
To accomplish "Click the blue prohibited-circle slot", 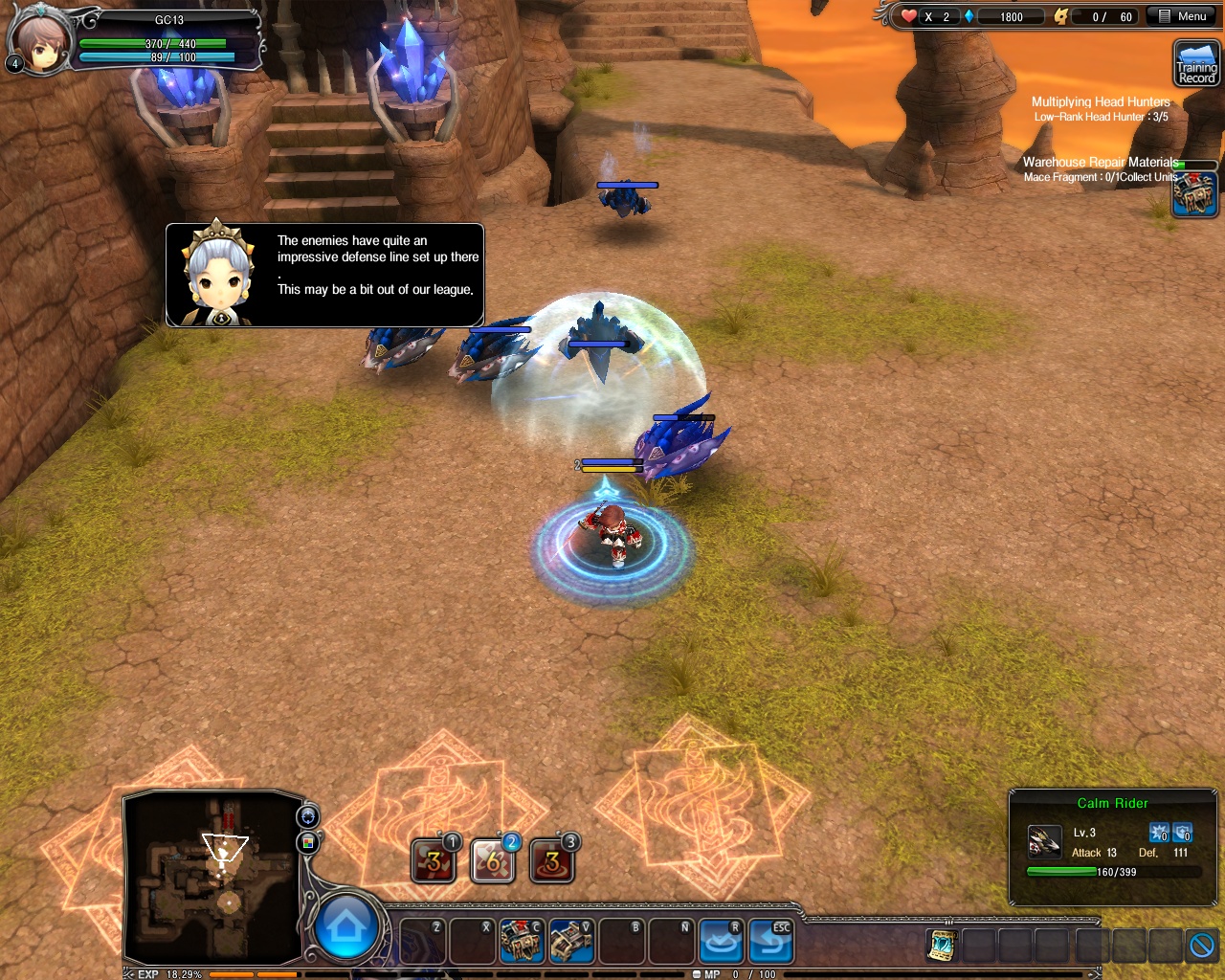I will pos(1202,946).
